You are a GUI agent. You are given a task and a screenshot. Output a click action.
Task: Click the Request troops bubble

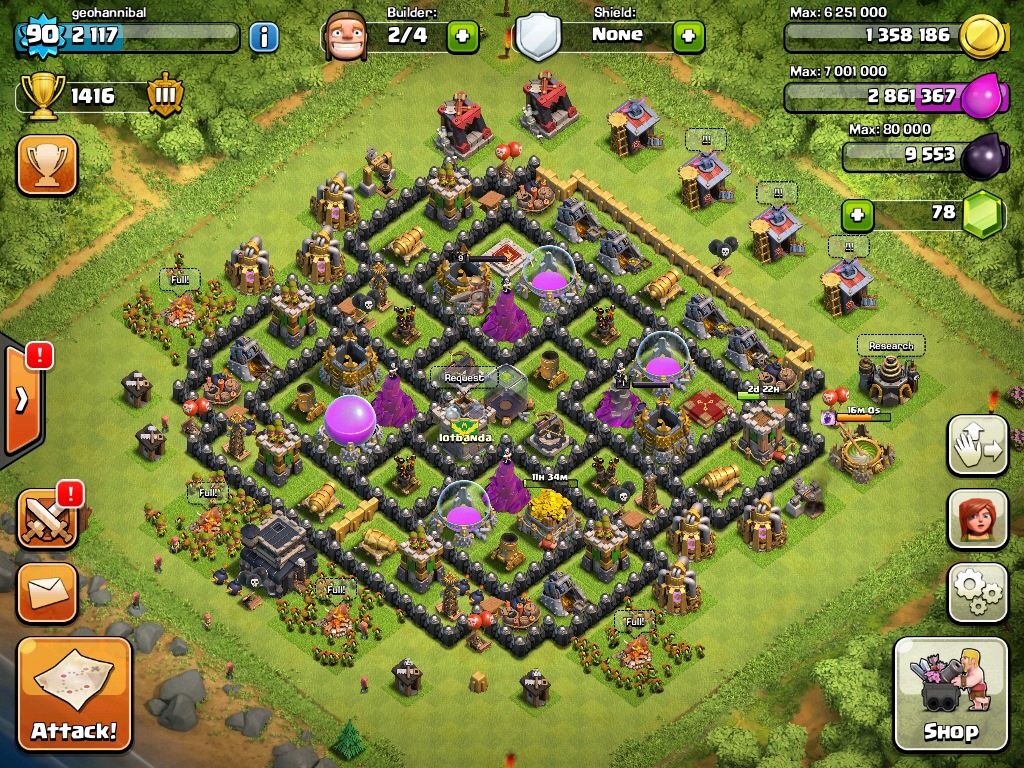click(463, 377)
